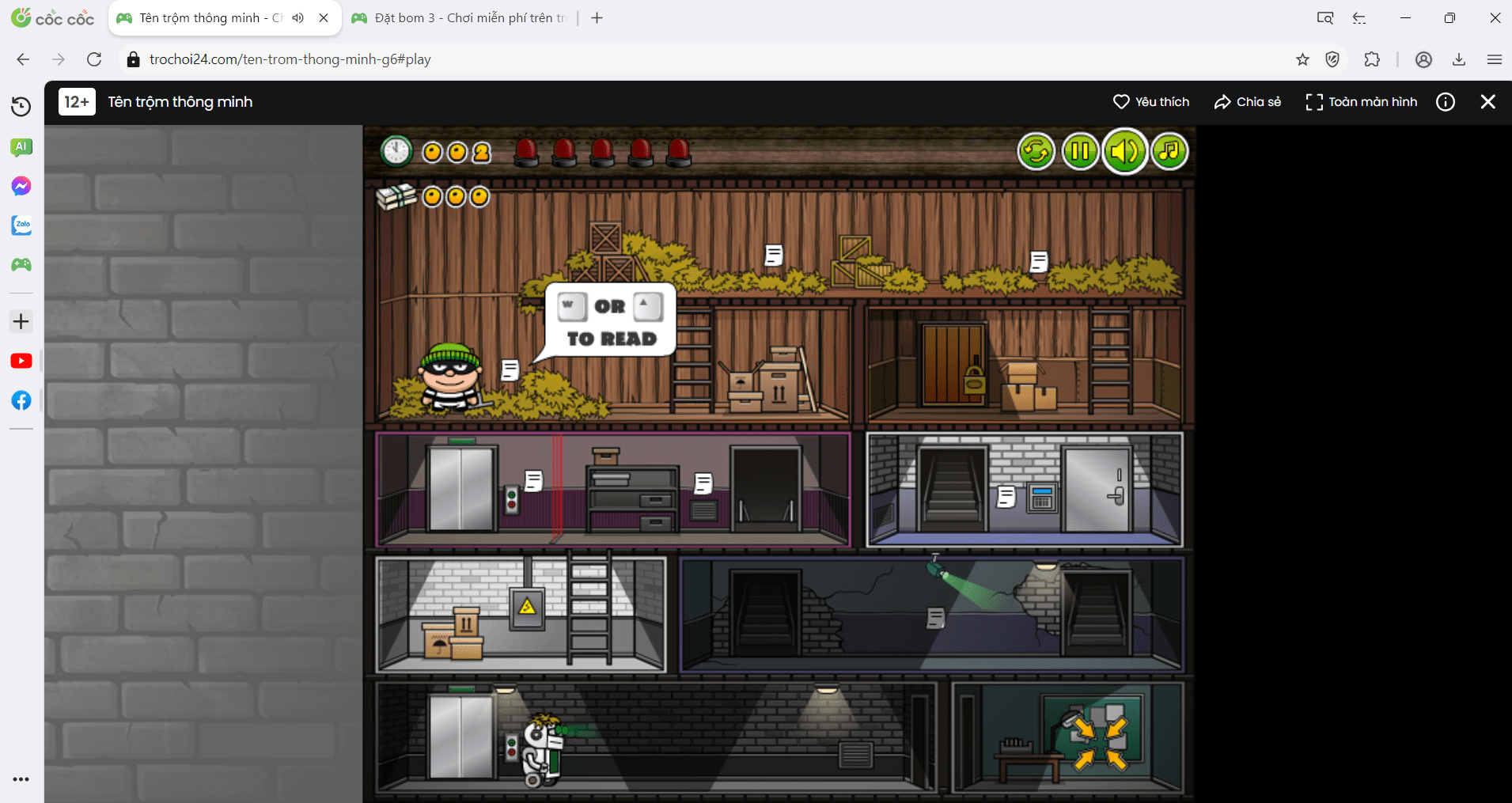Restart the game level
The width and height of the screenshot is (1512, 803).
tap(1036, 151)
